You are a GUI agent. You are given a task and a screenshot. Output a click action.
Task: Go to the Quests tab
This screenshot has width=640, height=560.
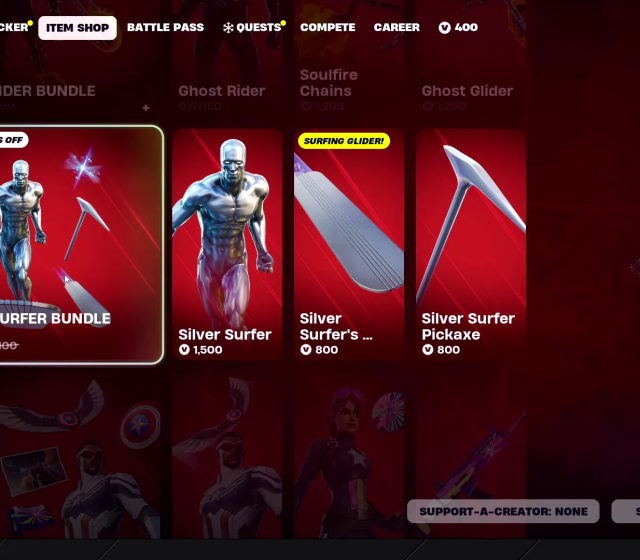[252, 28]
